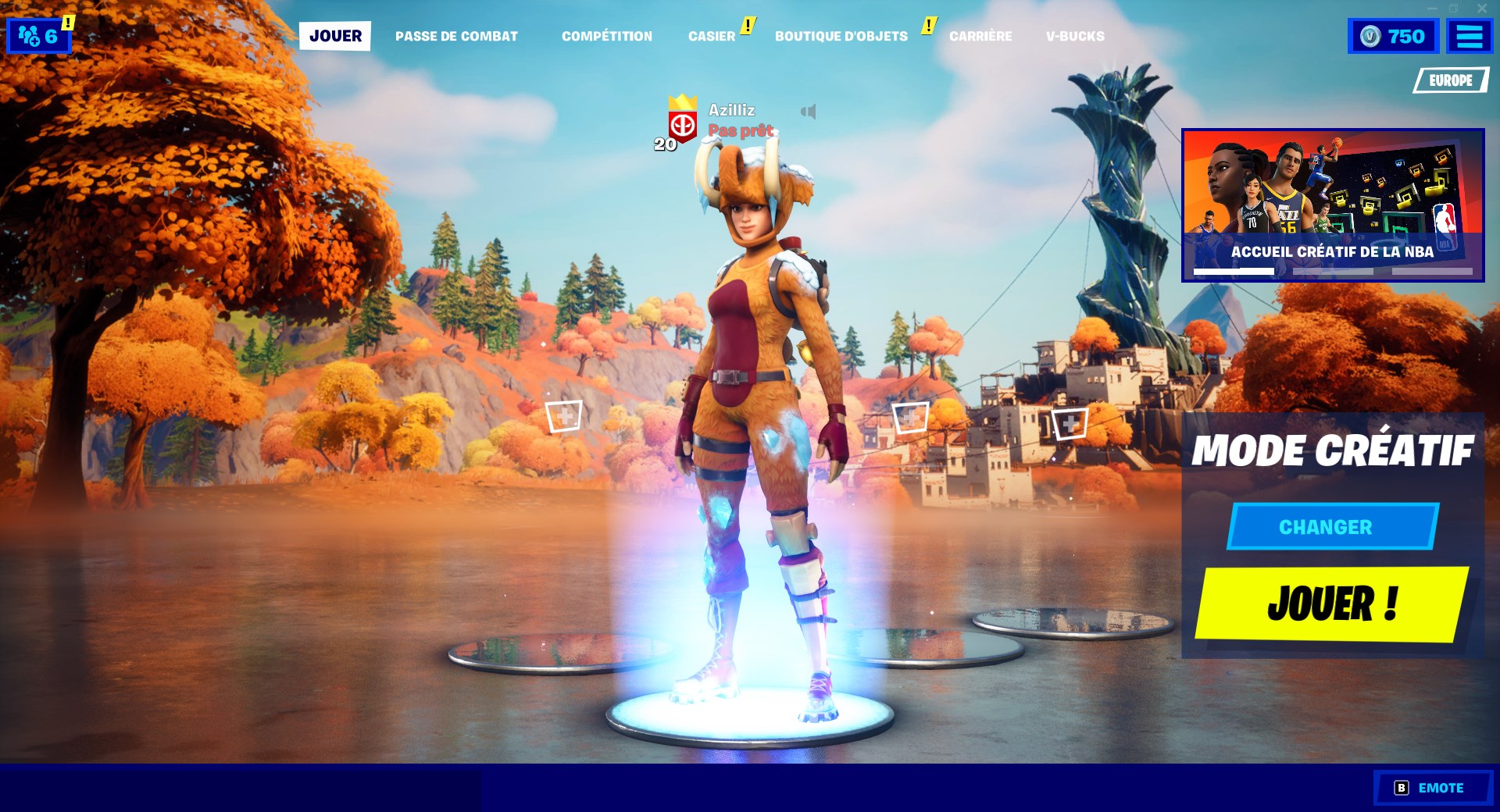Switch to the COMPÉTITION tab
The height and width of the screenshot is (812, 1500).
[608, 35]
